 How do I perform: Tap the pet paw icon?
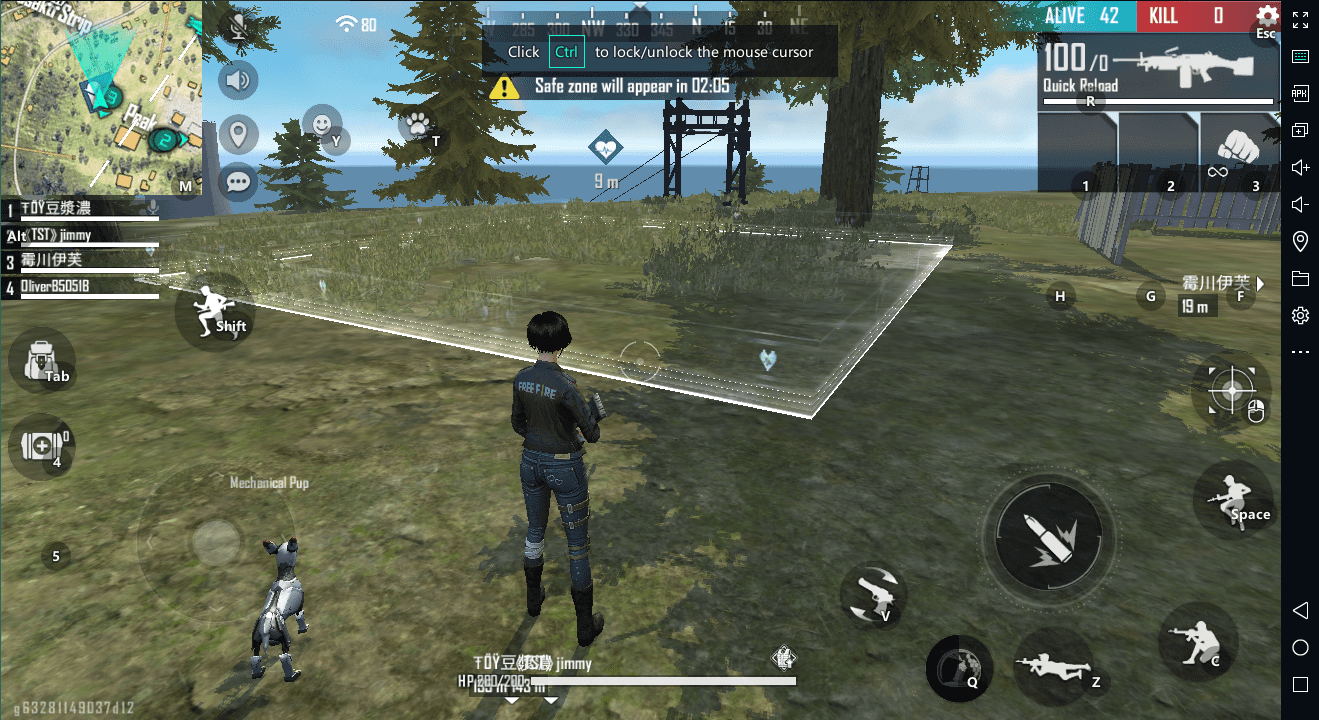[x=417, y=125]
